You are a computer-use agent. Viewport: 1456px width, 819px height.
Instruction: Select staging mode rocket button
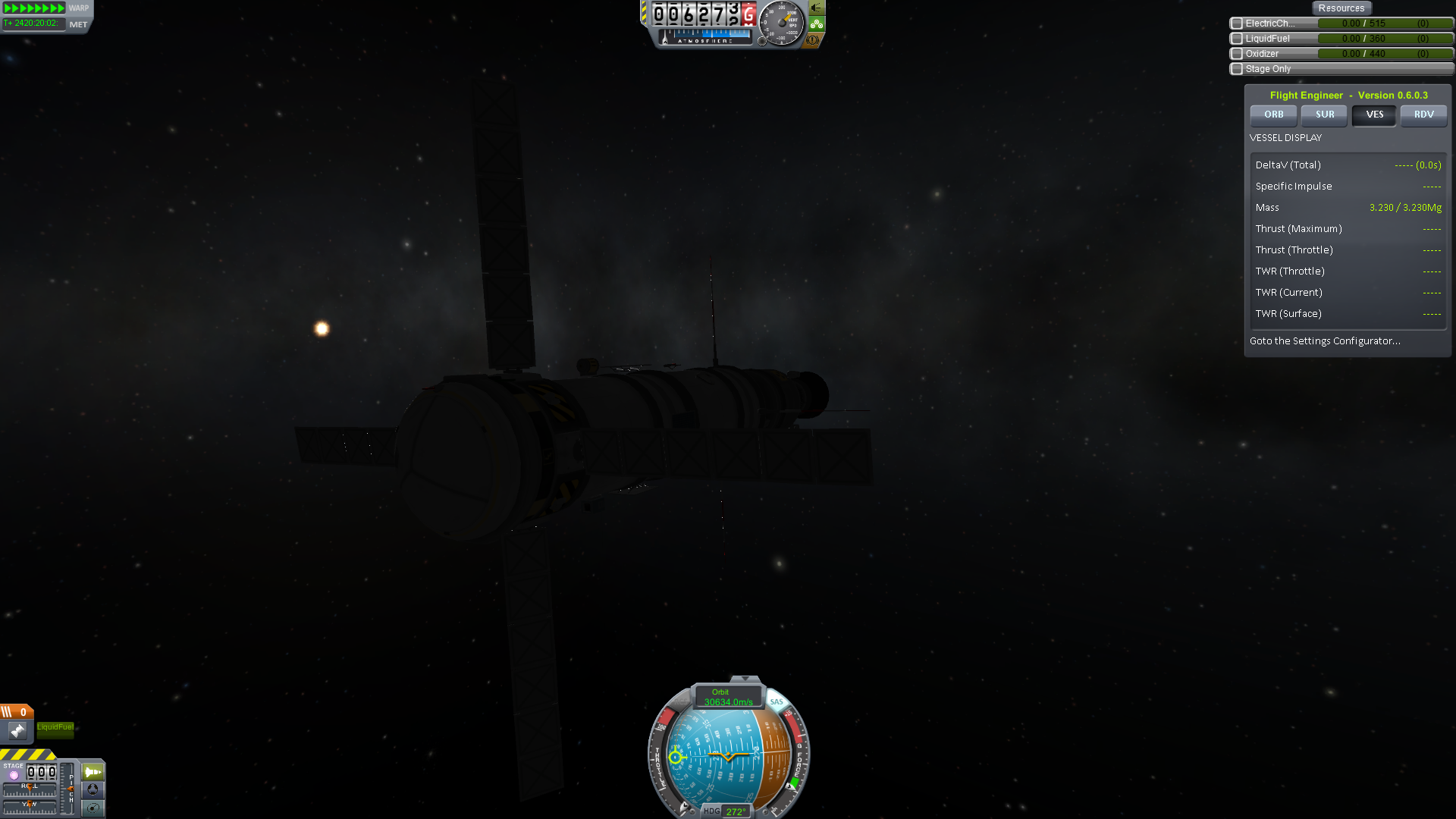93,772
